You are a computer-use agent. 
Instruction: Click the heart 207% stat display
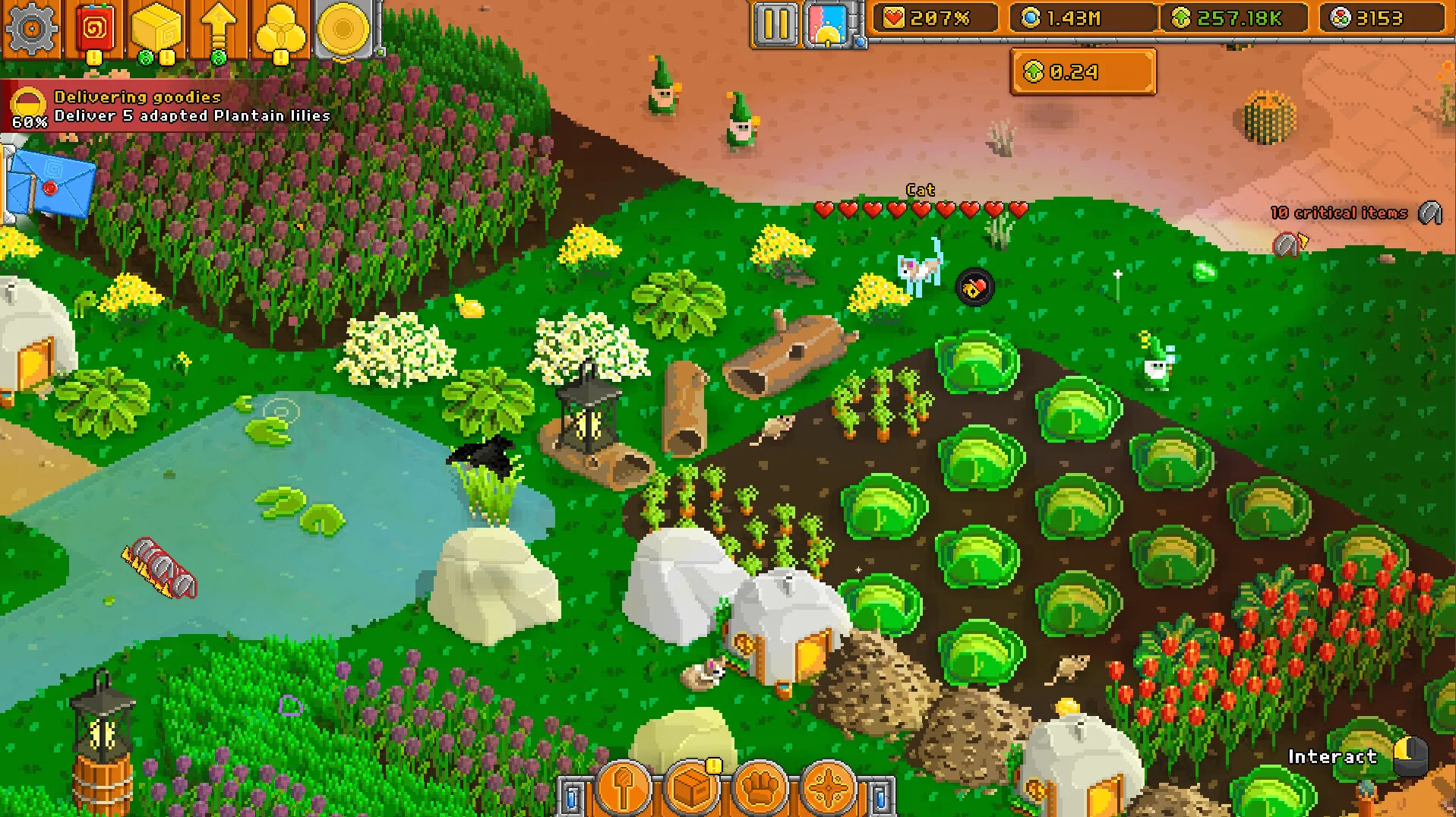point(933,19)
